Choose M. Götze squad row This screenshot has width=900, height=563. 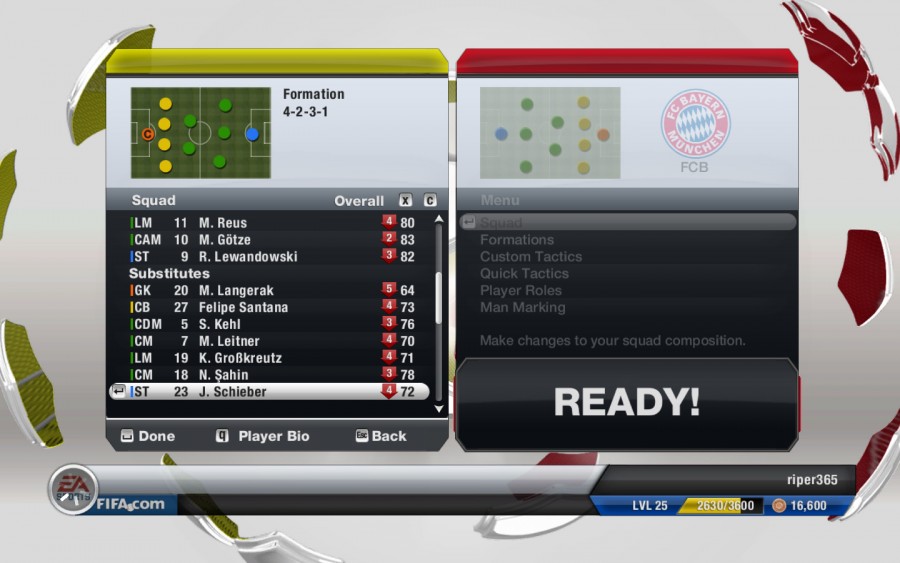[270, 240]
